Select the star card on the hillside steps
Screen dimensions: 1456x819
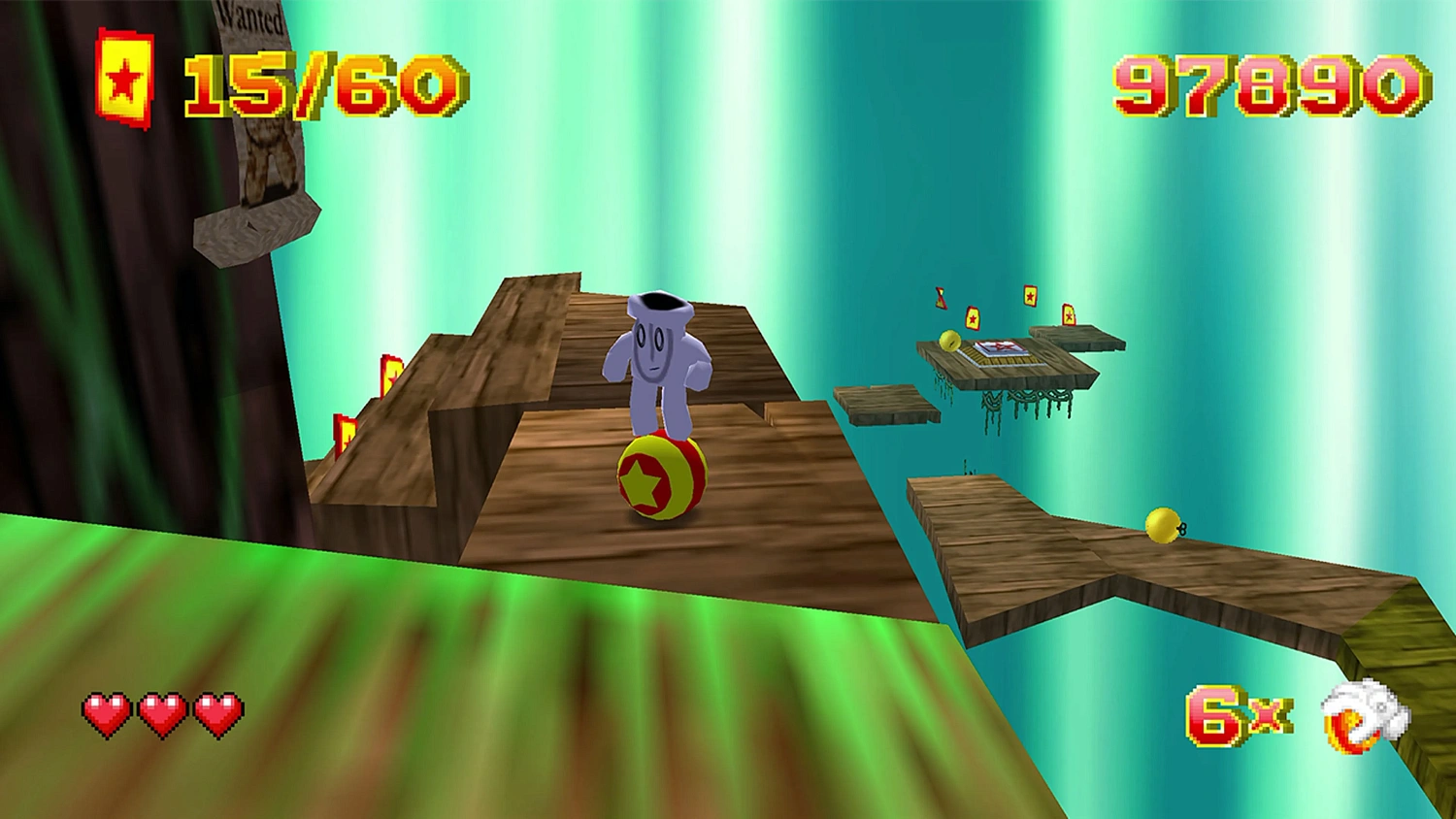click(x=391, y=376)
